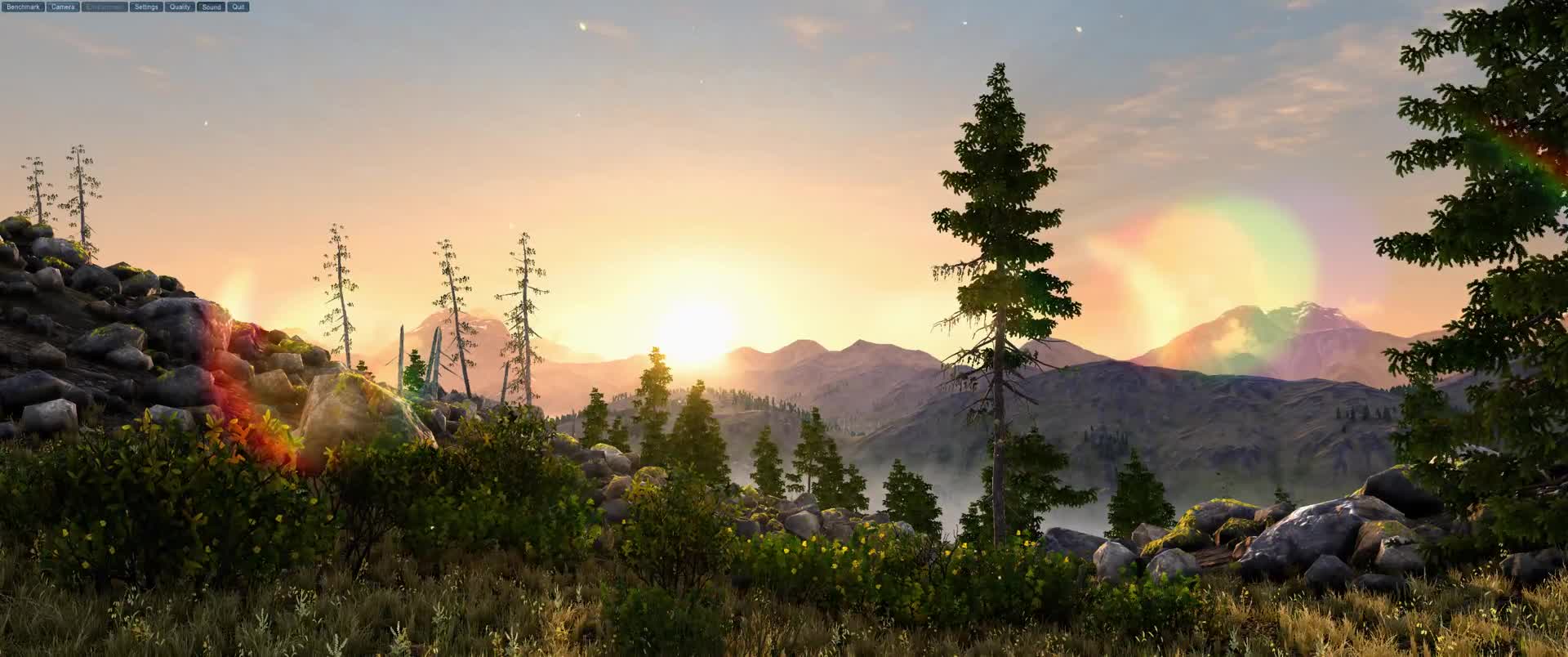Quit the benchmark application
1568x657 pixels.
[x=236, y=6]
